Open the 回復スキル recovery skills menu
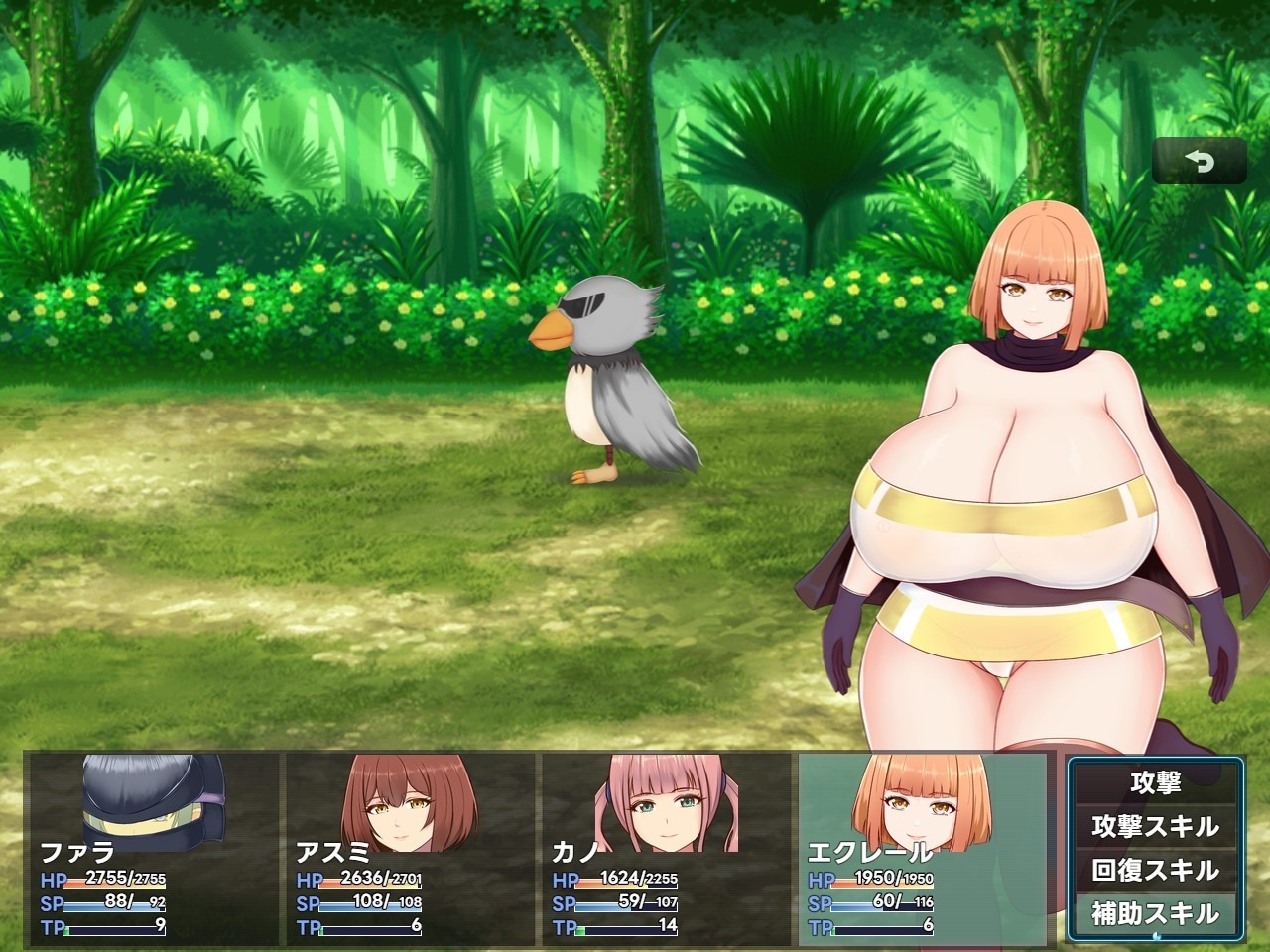This screenshot has height=952, width=1270. pyautogui.click(x=1155, y=870)
